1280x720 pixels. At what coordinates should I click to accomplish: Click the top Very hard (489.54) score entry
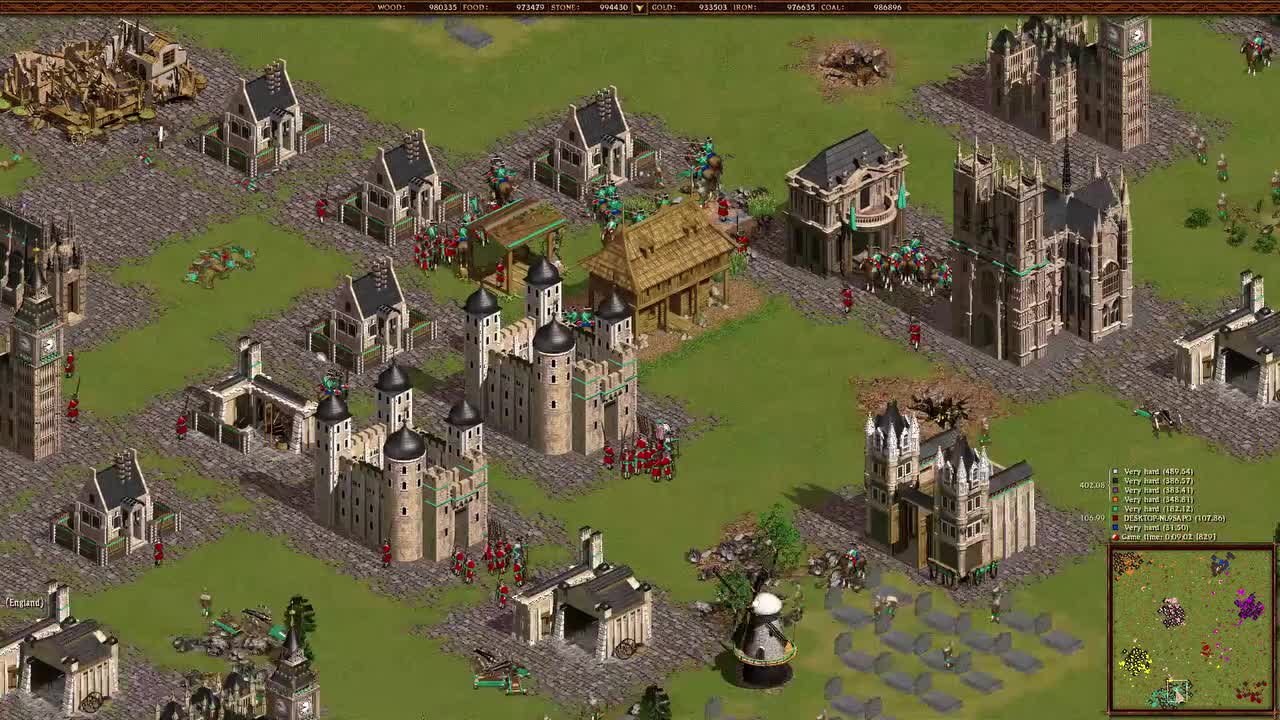[x=1160, y=471]
